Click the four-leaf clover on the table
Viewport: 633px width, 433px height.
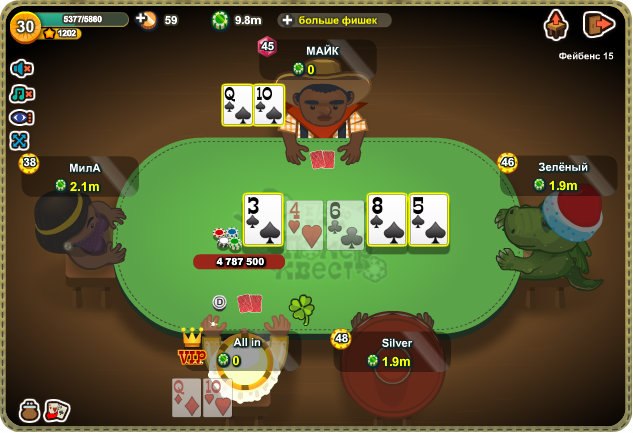(301, 307)
